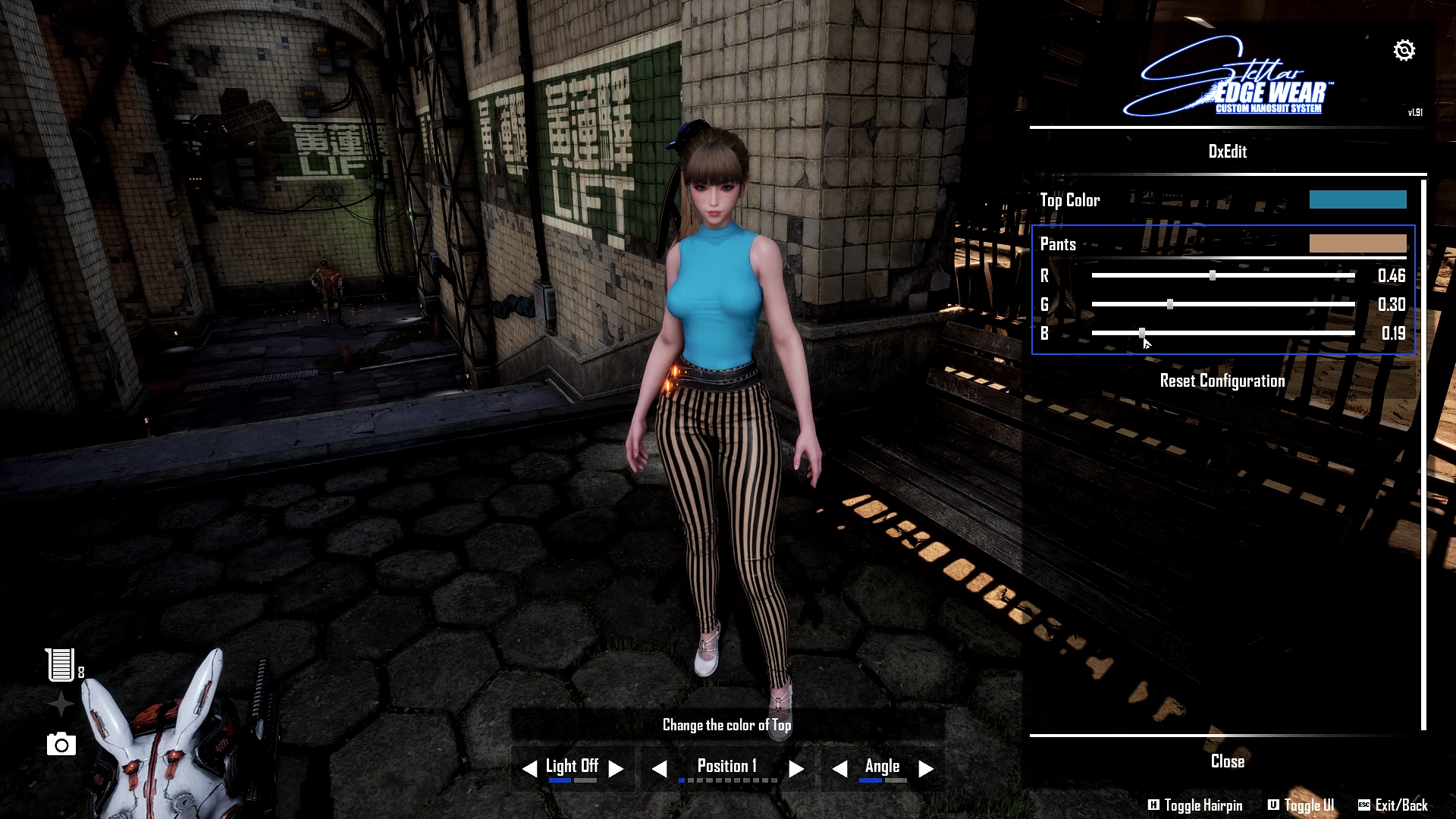Close the DxEdit panel

coord(1227,761)
